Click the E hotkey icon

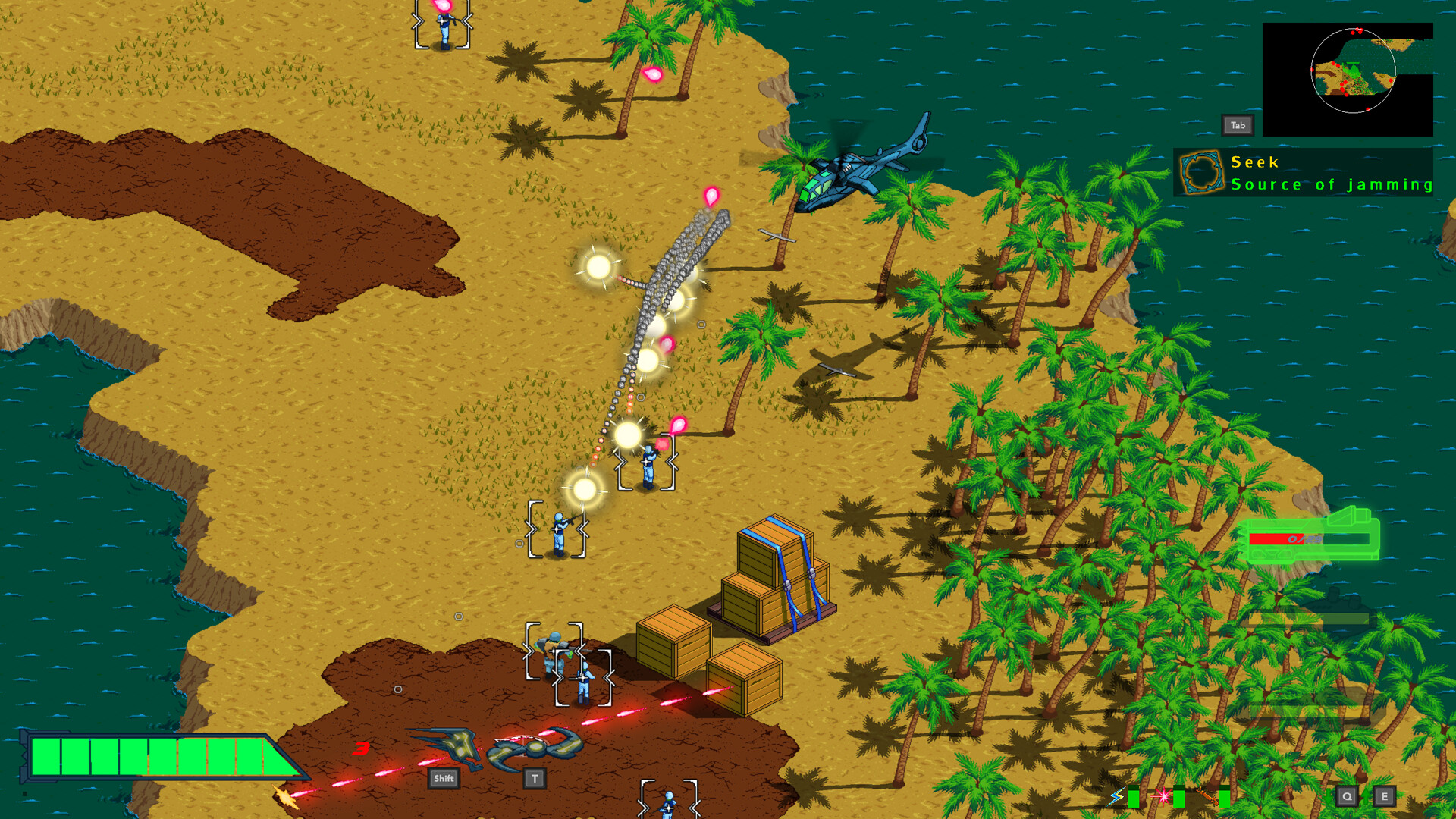(1385, 796)
